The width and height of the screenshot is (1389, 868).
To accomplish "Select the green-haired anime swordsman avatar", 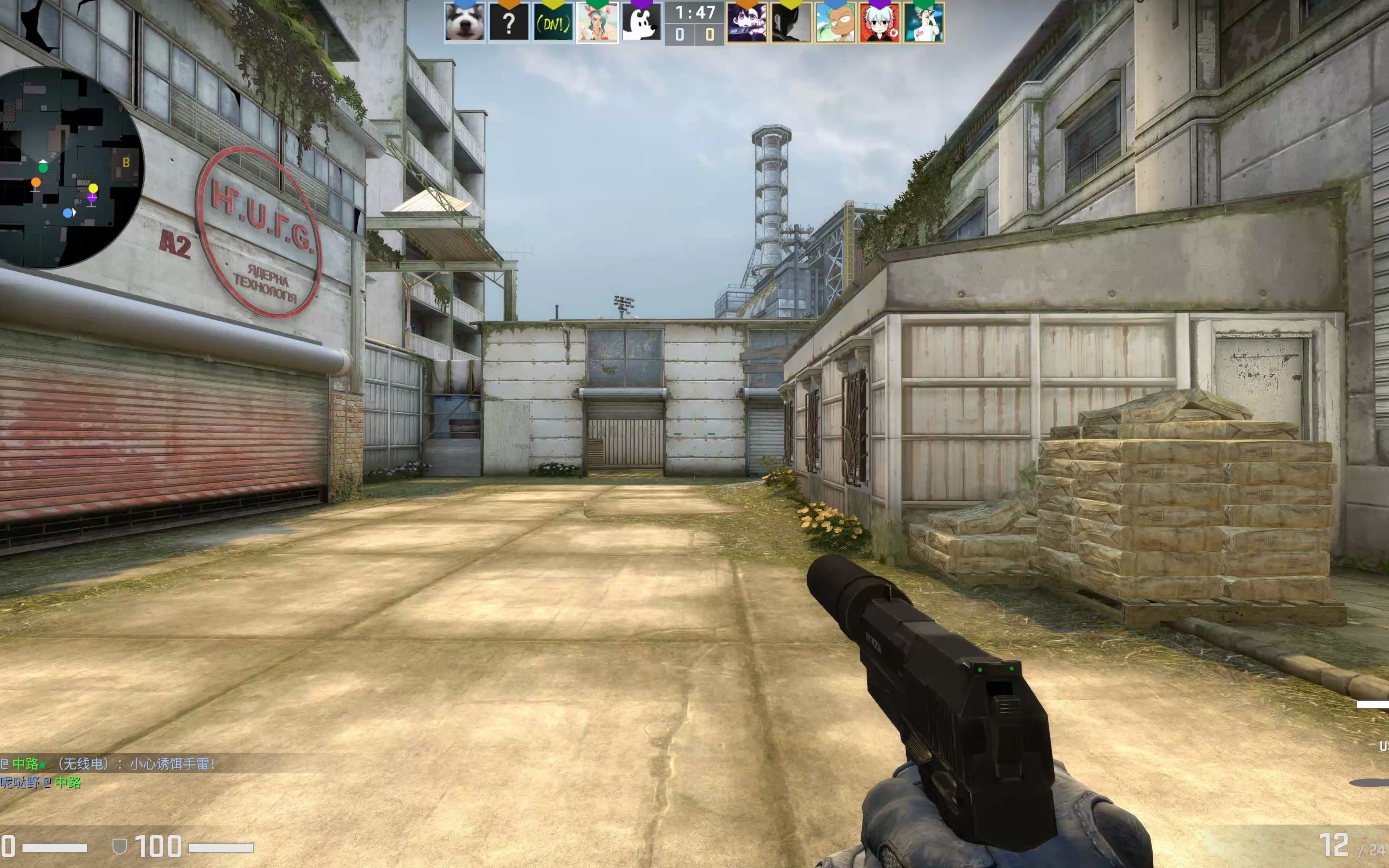I will pos(835,23).
